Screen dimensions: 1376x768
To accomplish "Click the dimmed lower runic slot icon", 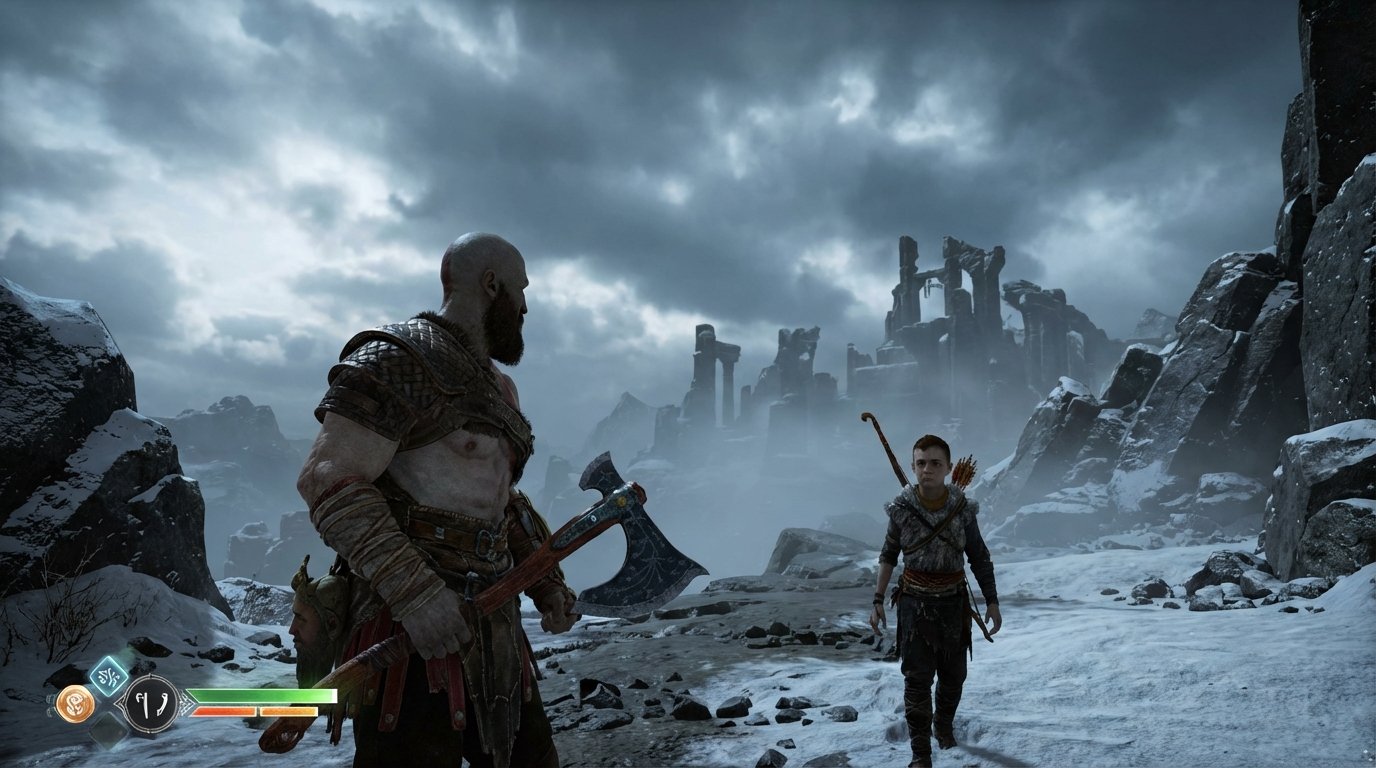I will pyautogui.click(x=110, y=728).
